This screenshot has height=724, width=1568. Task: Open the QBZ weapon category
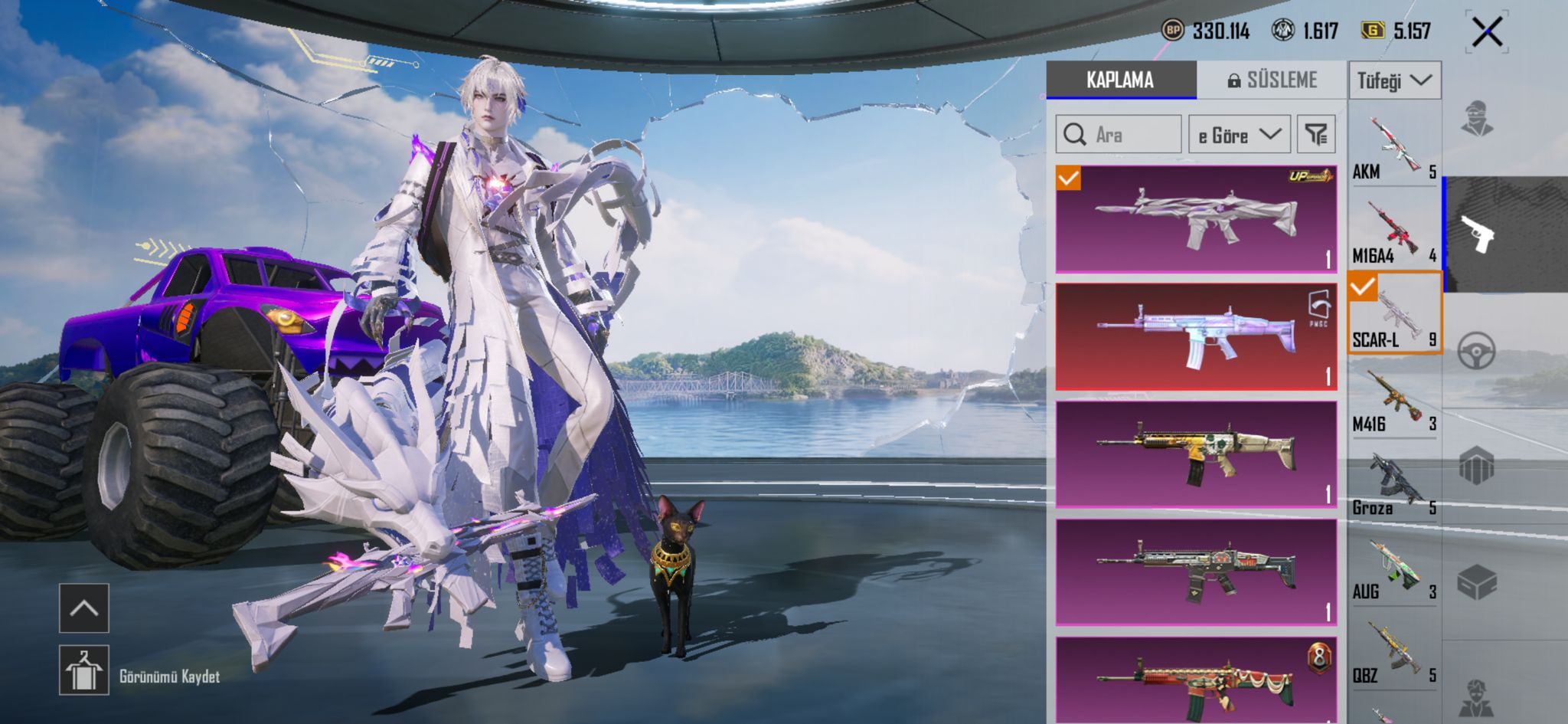click(x=1394, y=650)
